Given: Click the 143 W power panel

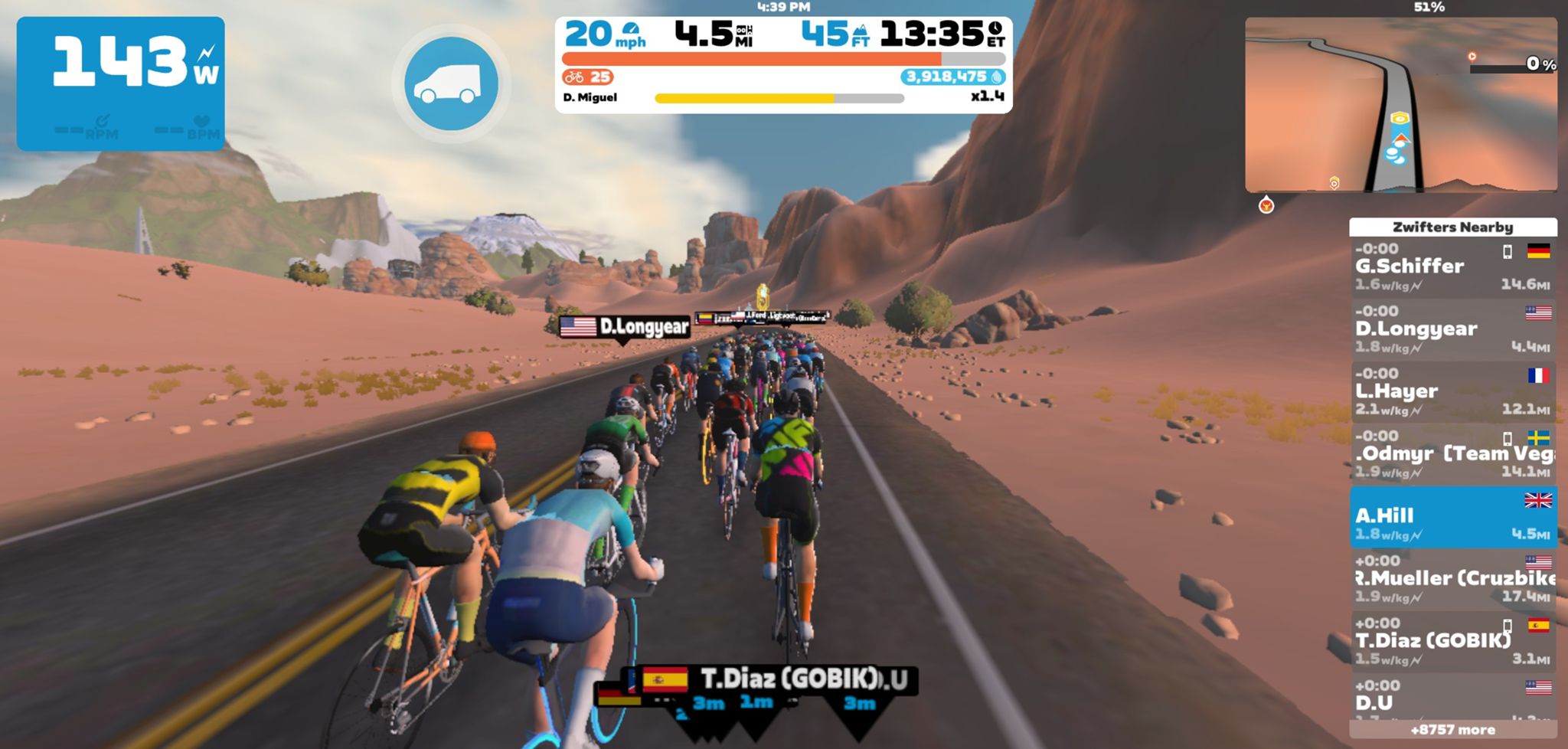Looking at the screenshot, I should 121,83.
